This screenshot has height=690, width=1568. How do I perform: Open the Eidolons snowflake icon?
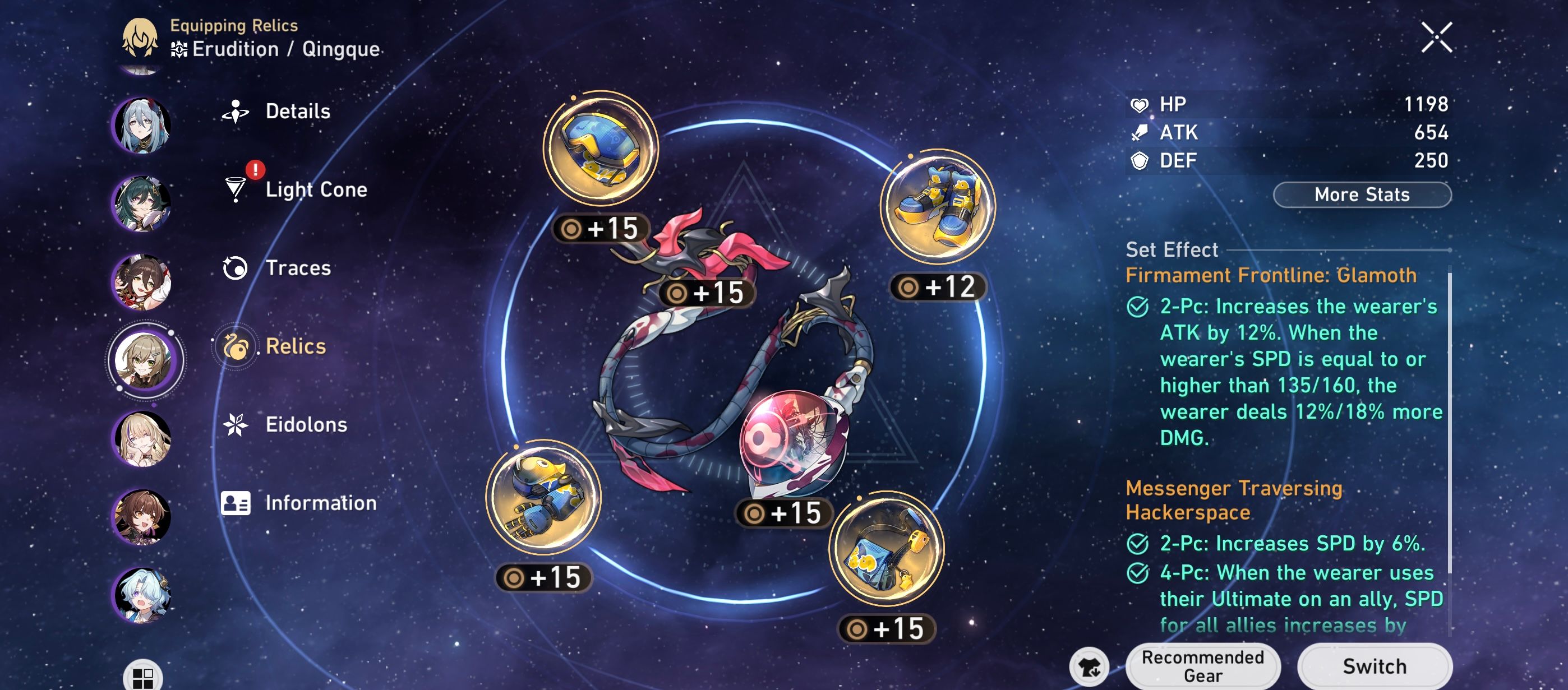pos(237,425)
